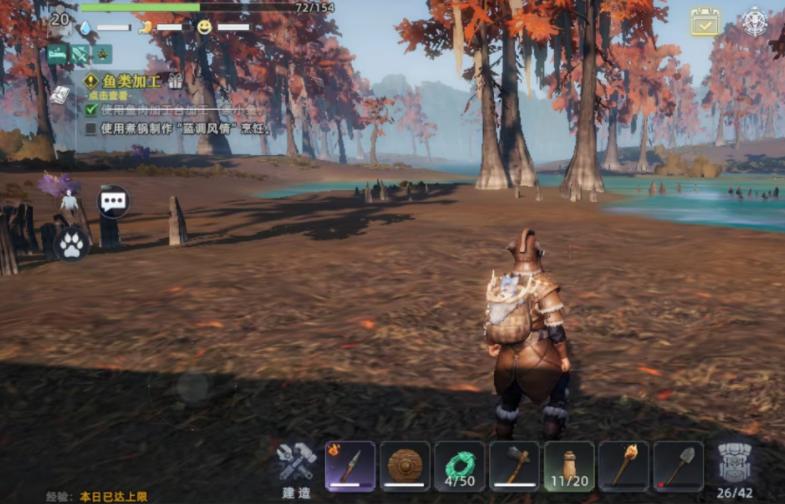The width and height of the screenshot is (785, 504).
Task: Open the chat speech bubble
Action: point(113,201)
